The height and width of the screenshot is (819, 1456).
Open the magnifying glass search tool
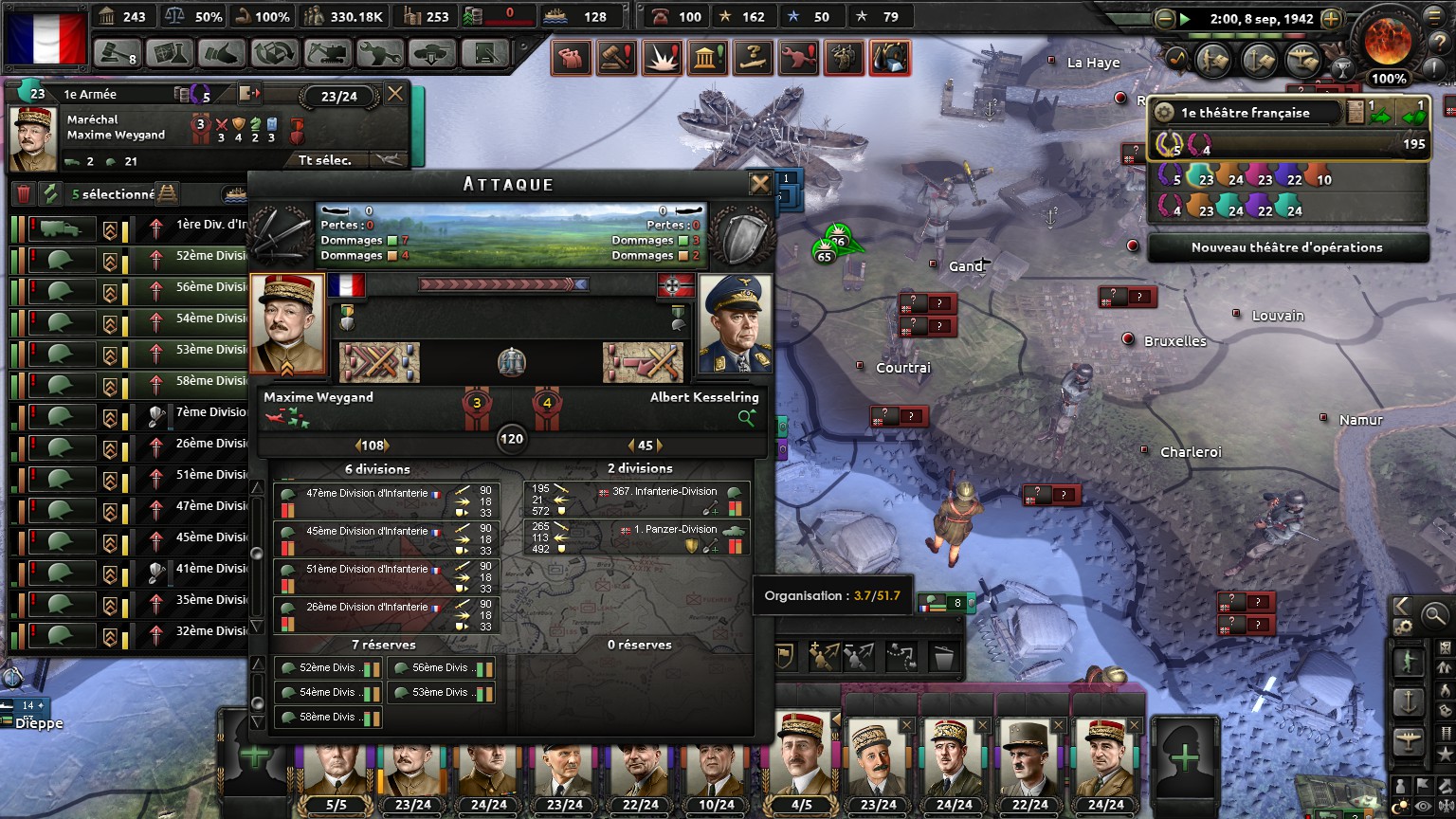coord(1434,616)
